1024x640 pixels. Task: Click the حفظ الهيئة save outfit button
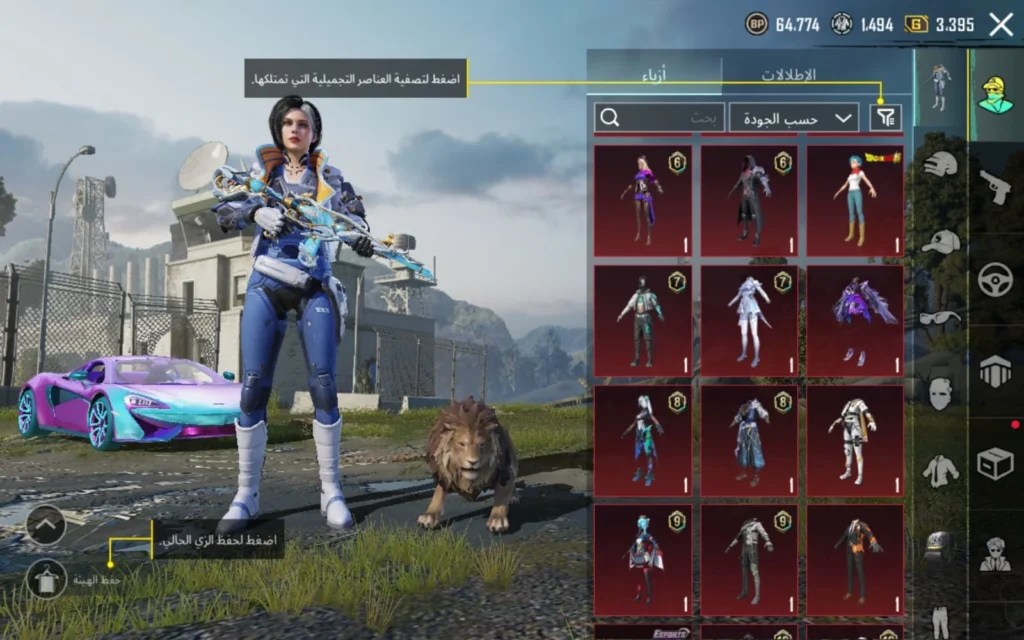[x=46, y=579]
